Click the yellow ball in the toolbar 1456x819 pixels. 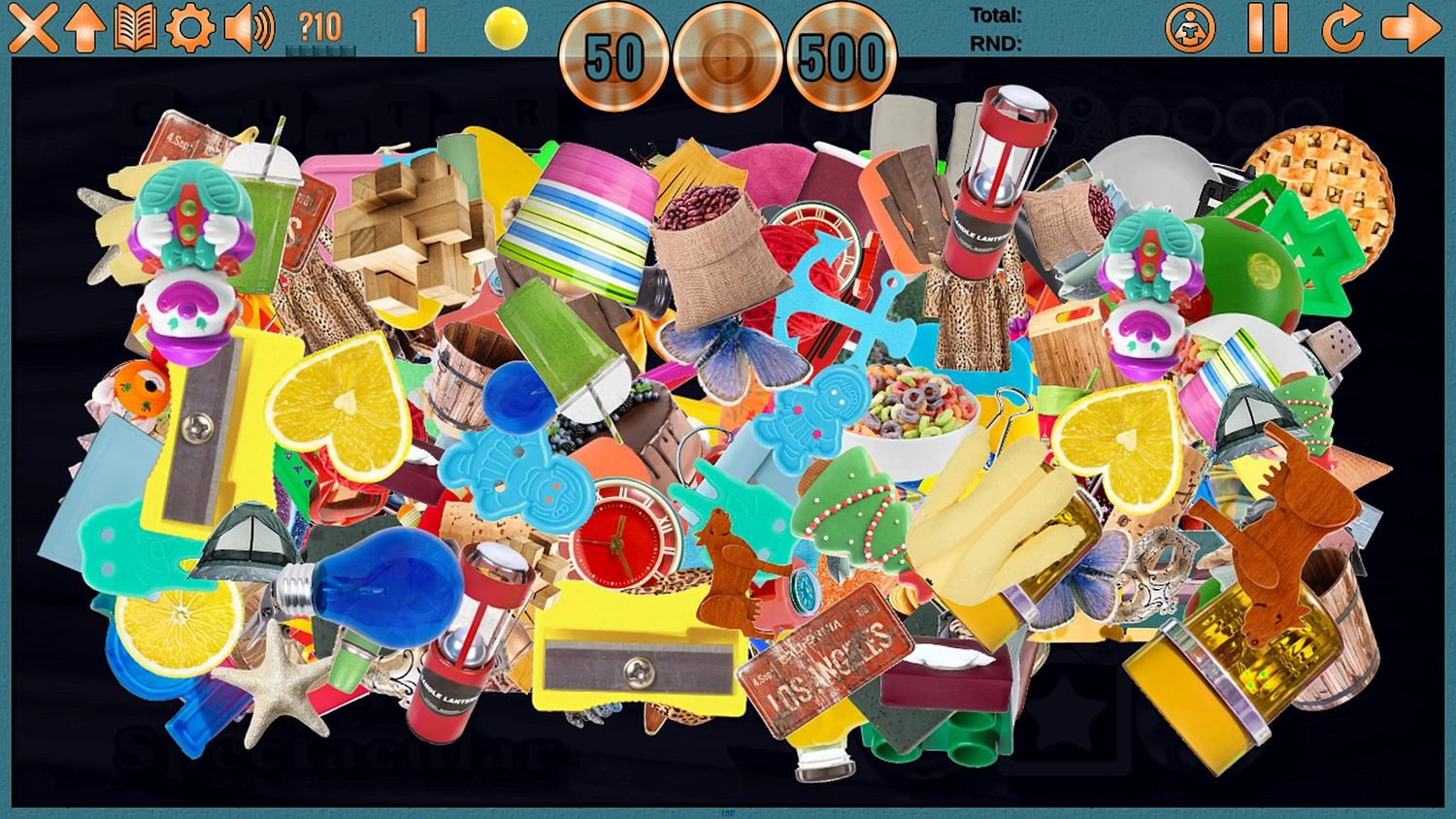pyautogui.click(x=505, y=27)
